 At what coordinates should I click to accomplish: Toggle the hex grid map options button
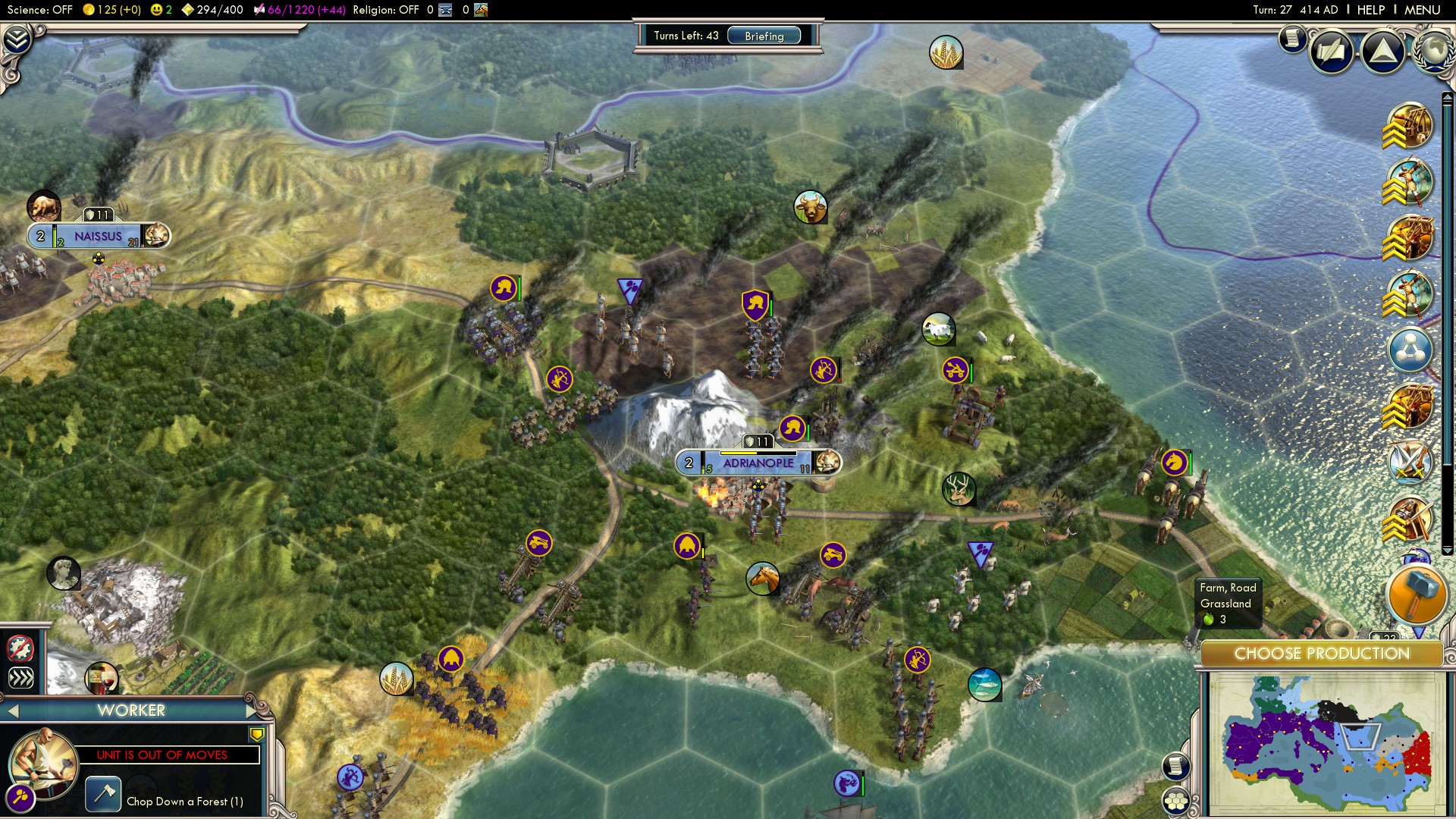1175,801
